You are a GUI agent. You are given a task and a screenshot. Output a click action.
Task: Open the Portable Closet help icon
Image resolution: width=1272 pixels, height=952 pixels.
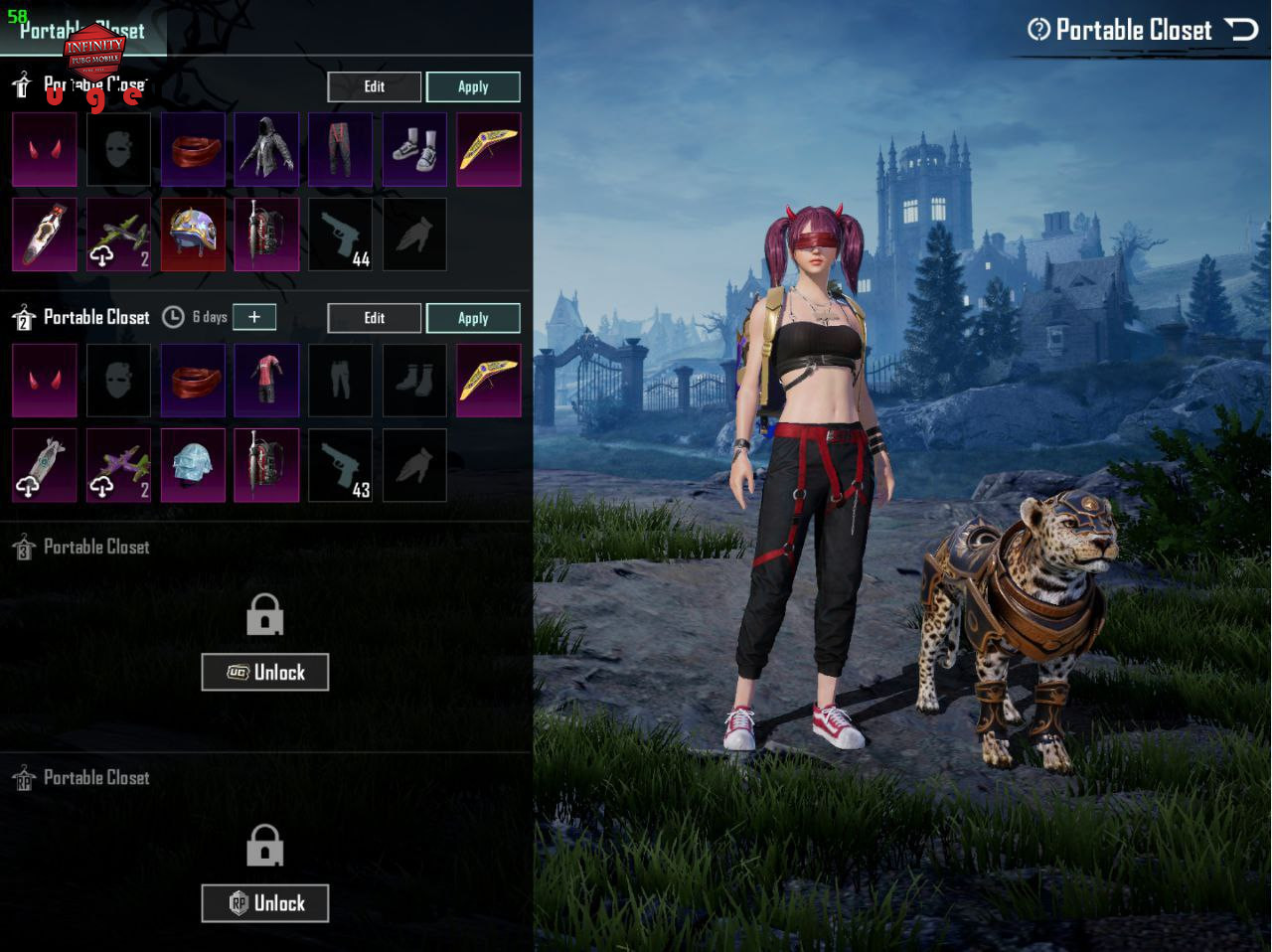tap(1038, 30)
